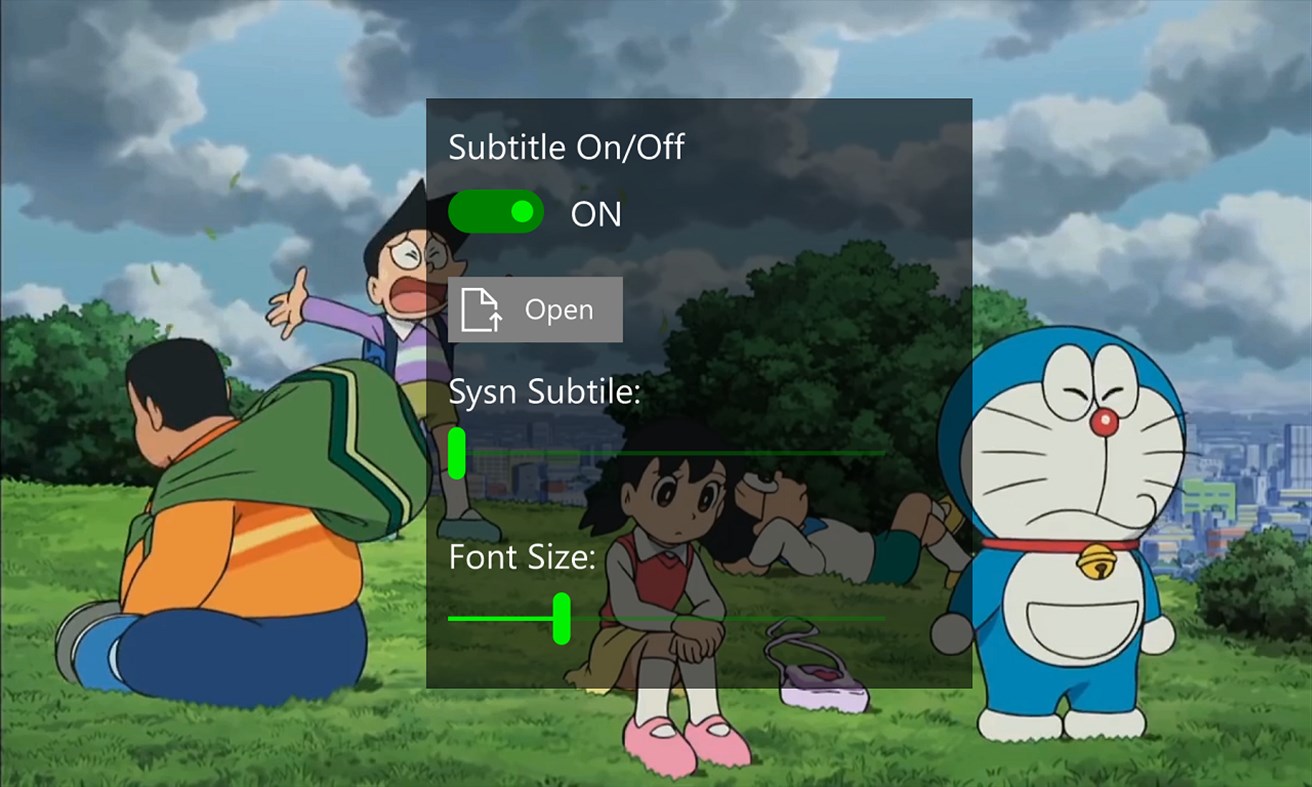Click Open to browse subtitle files
Image resolution: width=1312 pixels, height=787 pixels.
(535, 310)
